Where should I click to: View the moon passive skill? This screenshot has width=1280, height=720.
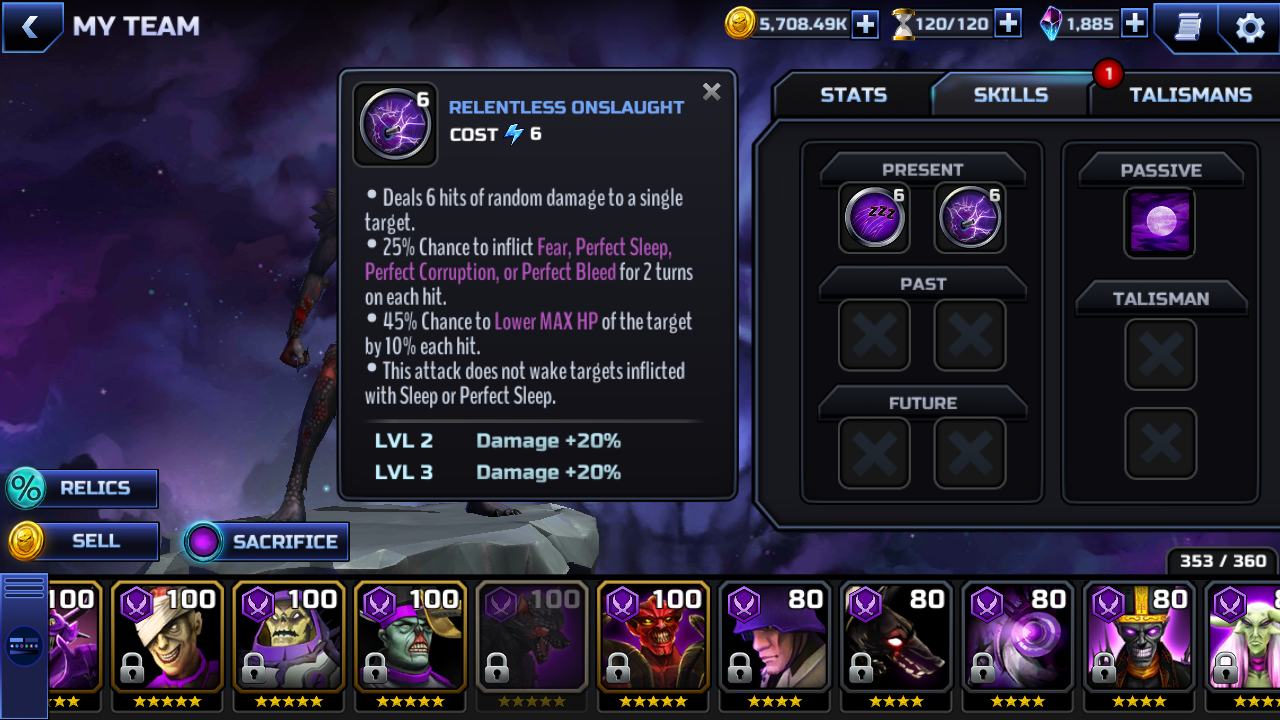pyautogui.click(x=1160, y=223)
